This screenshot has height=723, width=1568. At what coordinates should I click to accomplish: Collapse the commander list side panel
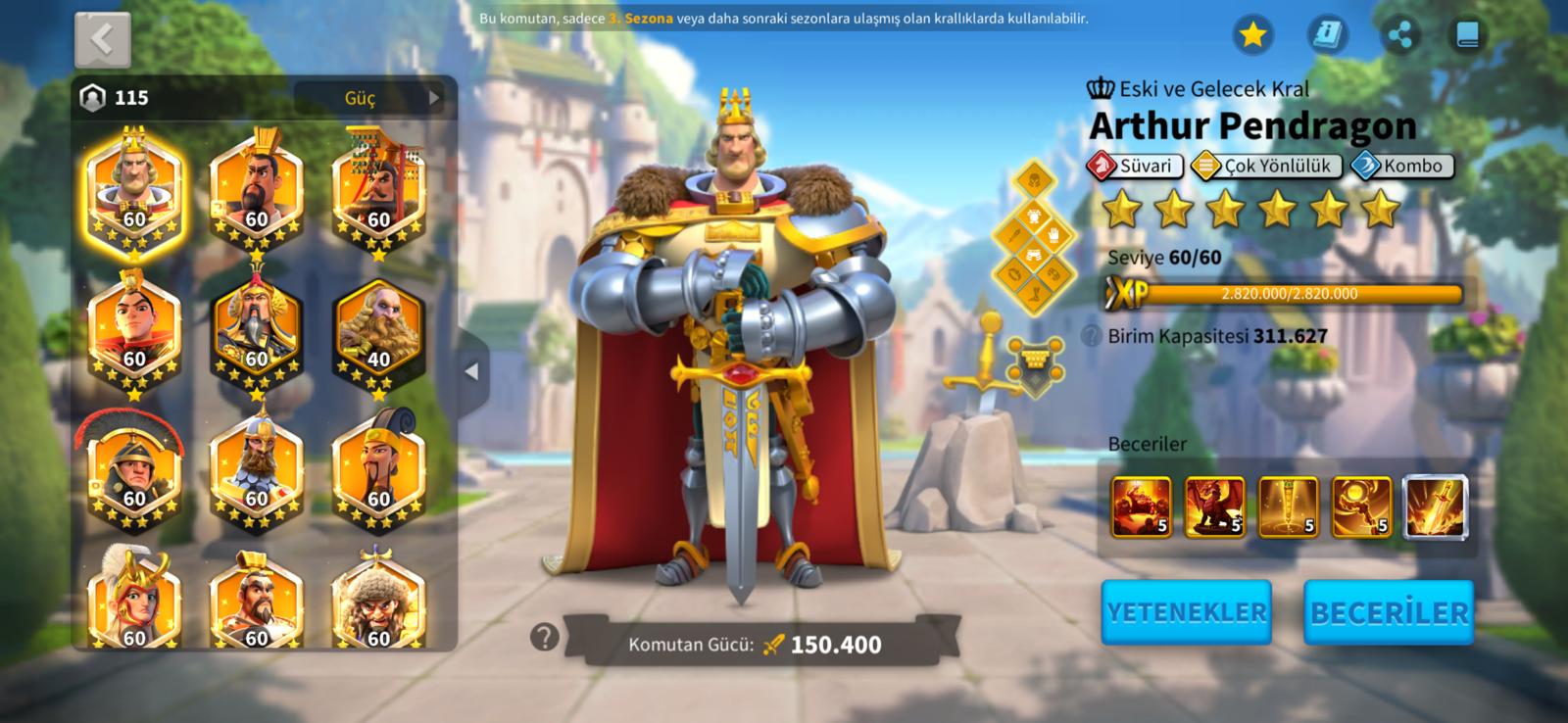[x=472, y=371]
